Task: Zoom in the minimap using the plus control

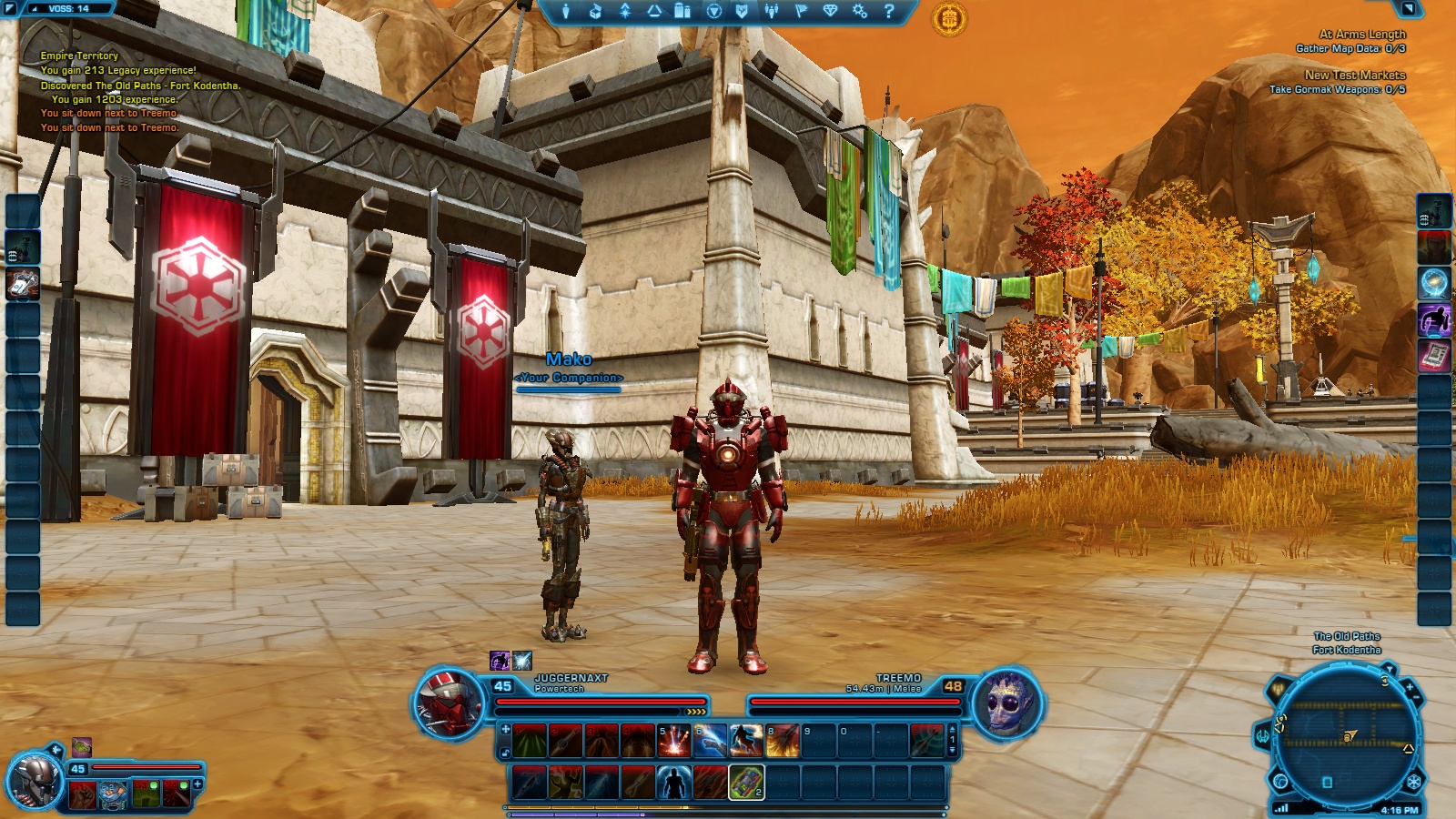Action: [1410, 688]
